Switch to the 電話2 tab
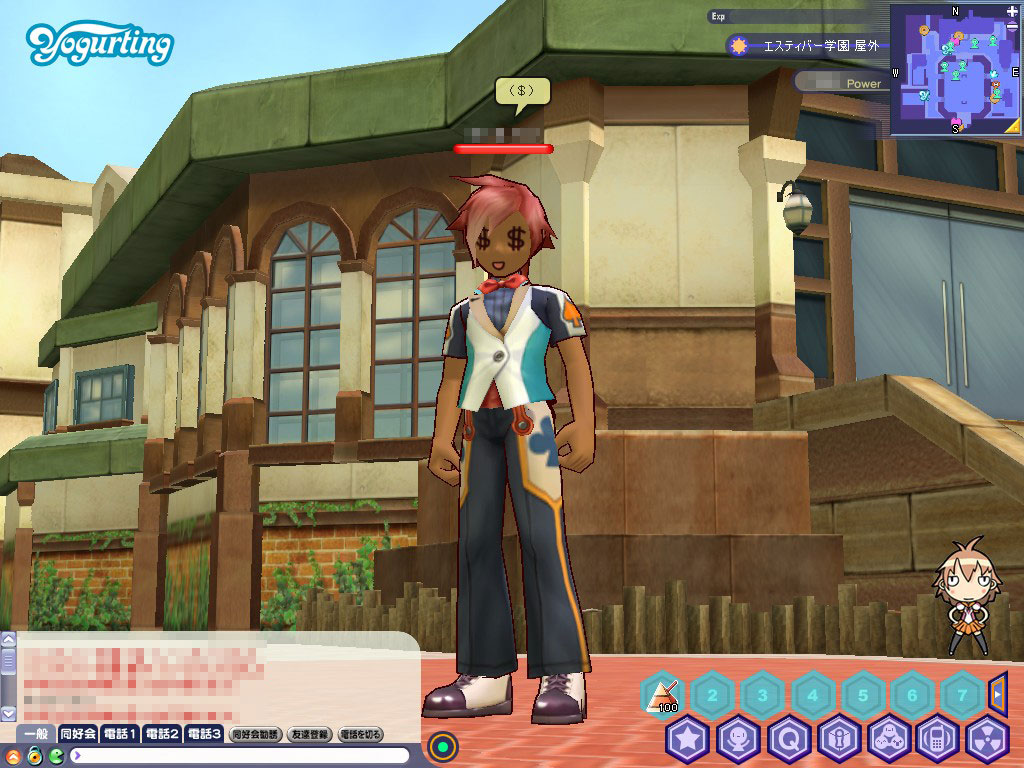The image size is (1024, 768). point(161,734)
